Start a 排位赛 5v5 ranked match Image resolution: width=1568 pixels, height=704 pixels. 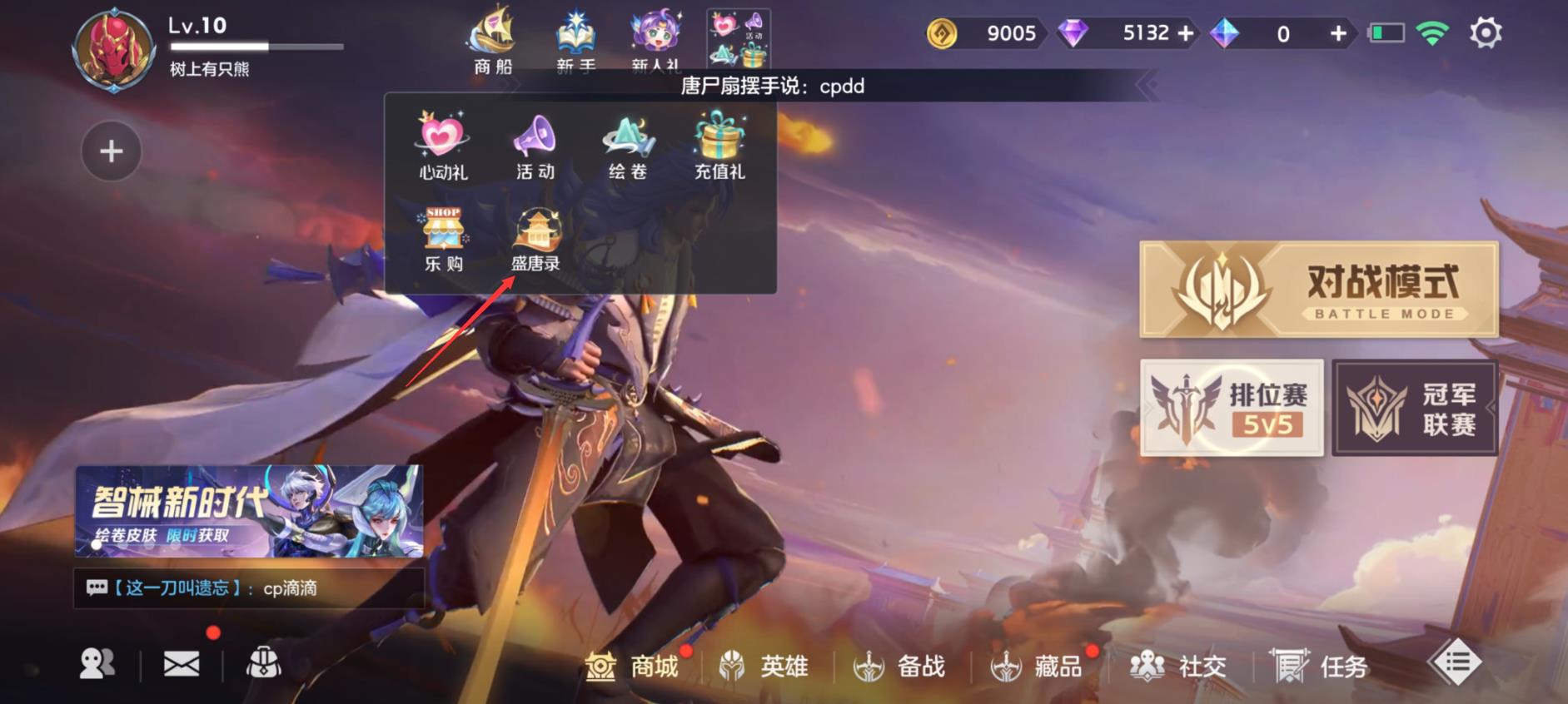[1232, 407]
